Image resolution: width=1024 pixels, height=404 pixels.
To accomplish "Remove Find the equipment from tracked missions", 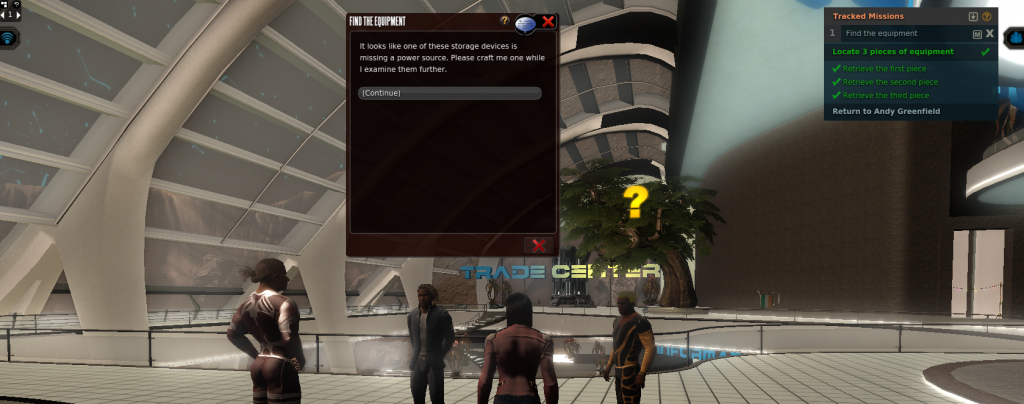I will (989, 33).
